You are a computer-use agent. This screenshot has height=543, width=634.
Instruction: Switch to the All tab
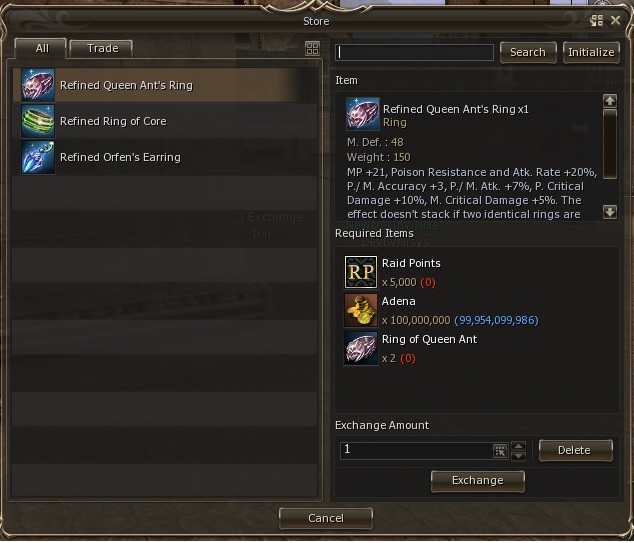coord(40,48)
